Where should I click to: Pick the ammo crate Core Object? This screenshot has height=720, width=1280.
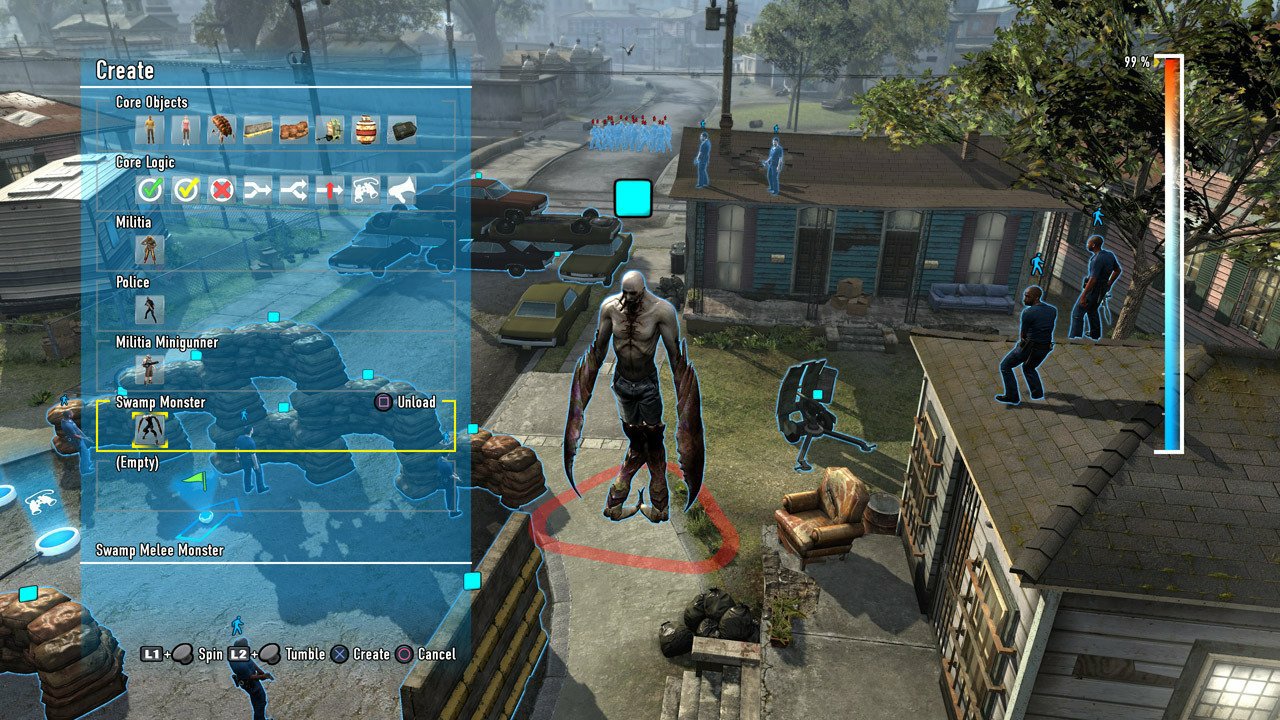(403, 128)
